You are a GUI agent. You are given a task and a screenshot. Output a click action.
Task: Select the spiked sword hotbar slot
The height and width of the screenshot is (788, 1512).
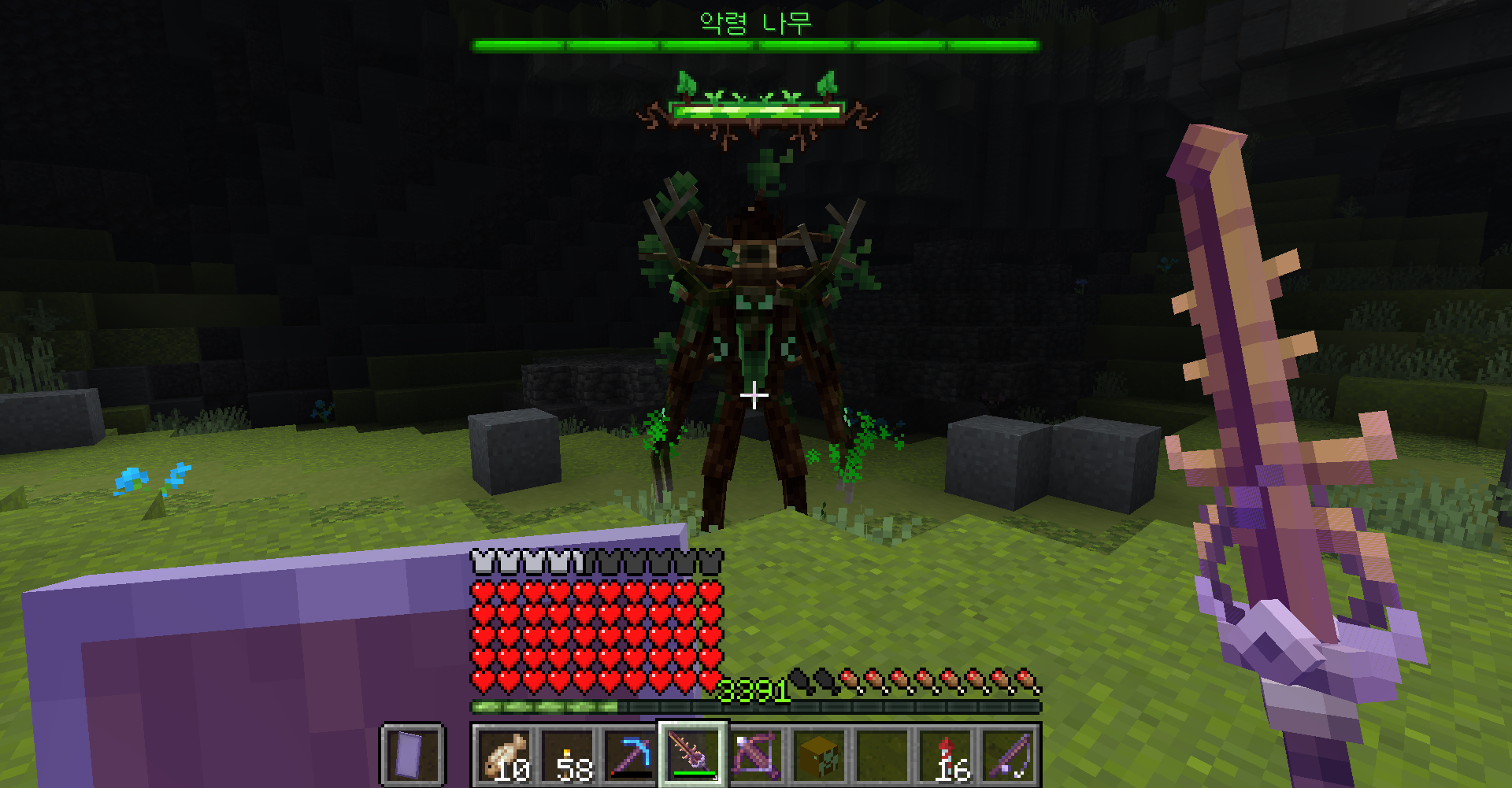coord(693,755)
